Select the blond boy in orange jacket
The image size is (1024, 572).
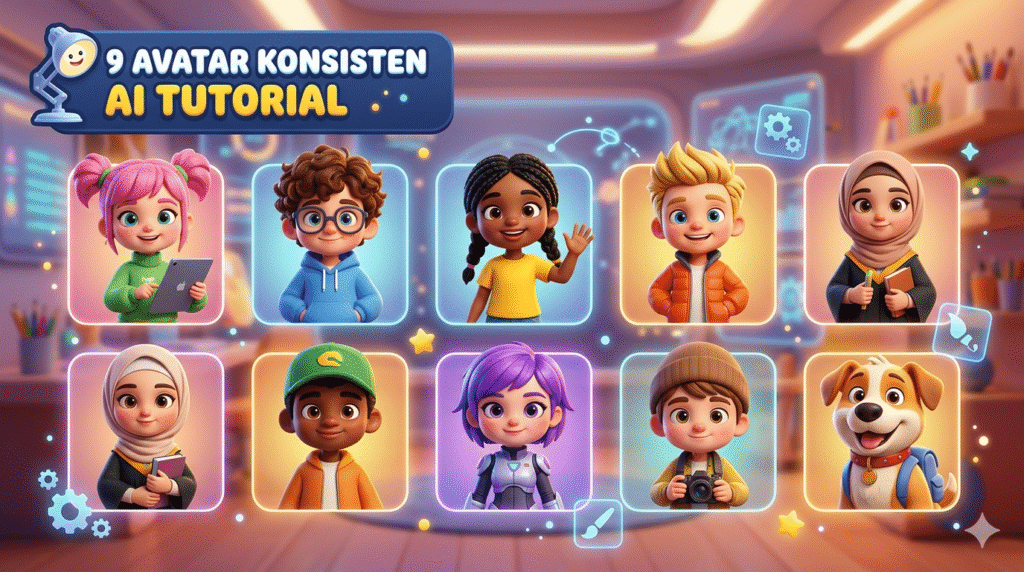click(698, 244)
